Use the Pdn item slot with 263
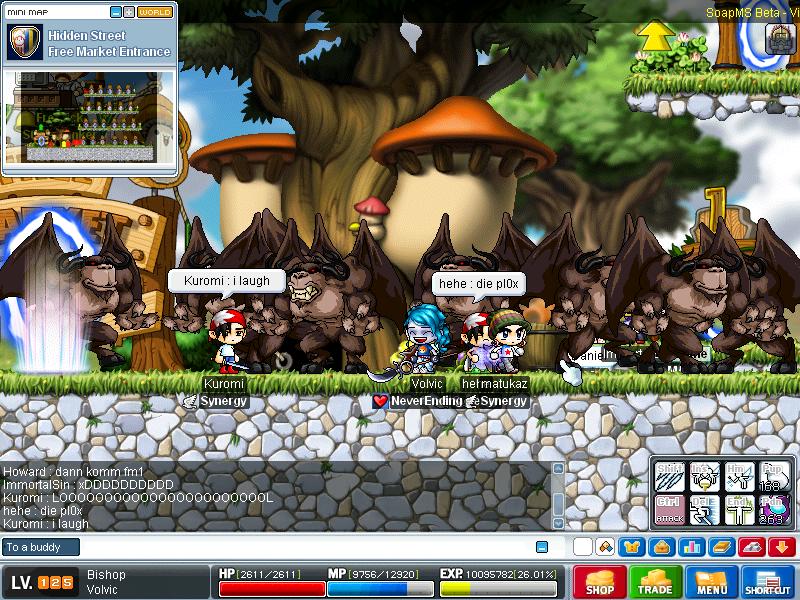Image resolution: width=800 pixels, height=600 pixels. coord(773,509)
